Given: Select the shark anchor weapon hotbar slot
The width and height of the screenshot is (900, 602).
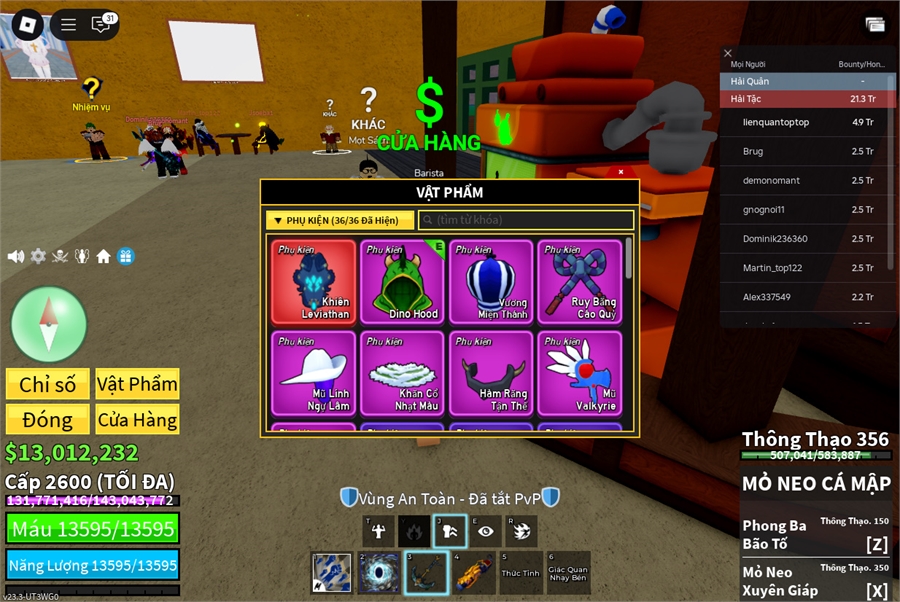Looking at the screenshot, I should click(425, 573).
